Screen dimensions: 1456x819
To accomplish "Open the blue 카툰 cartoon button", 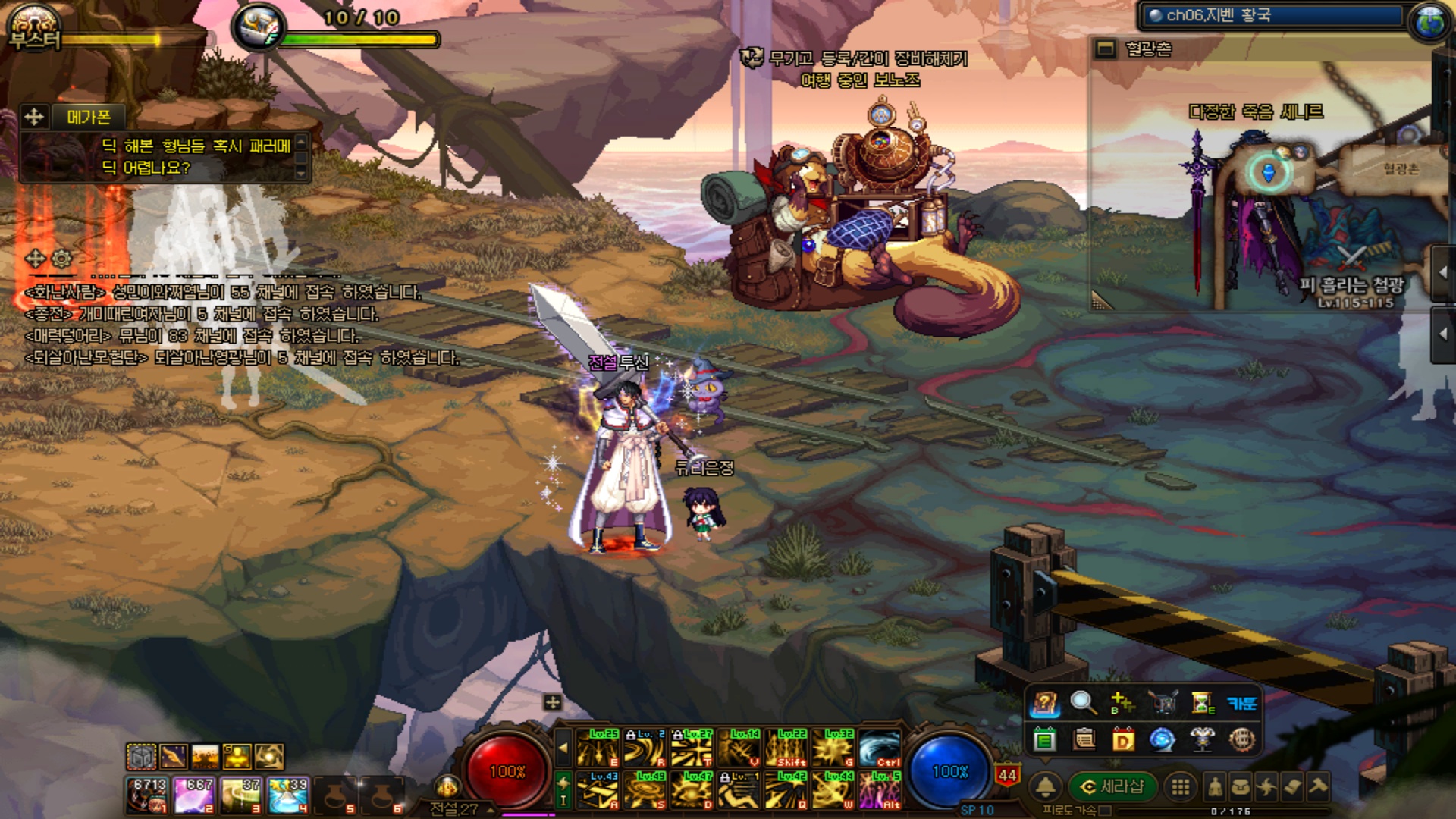I will coord(1241,704).
